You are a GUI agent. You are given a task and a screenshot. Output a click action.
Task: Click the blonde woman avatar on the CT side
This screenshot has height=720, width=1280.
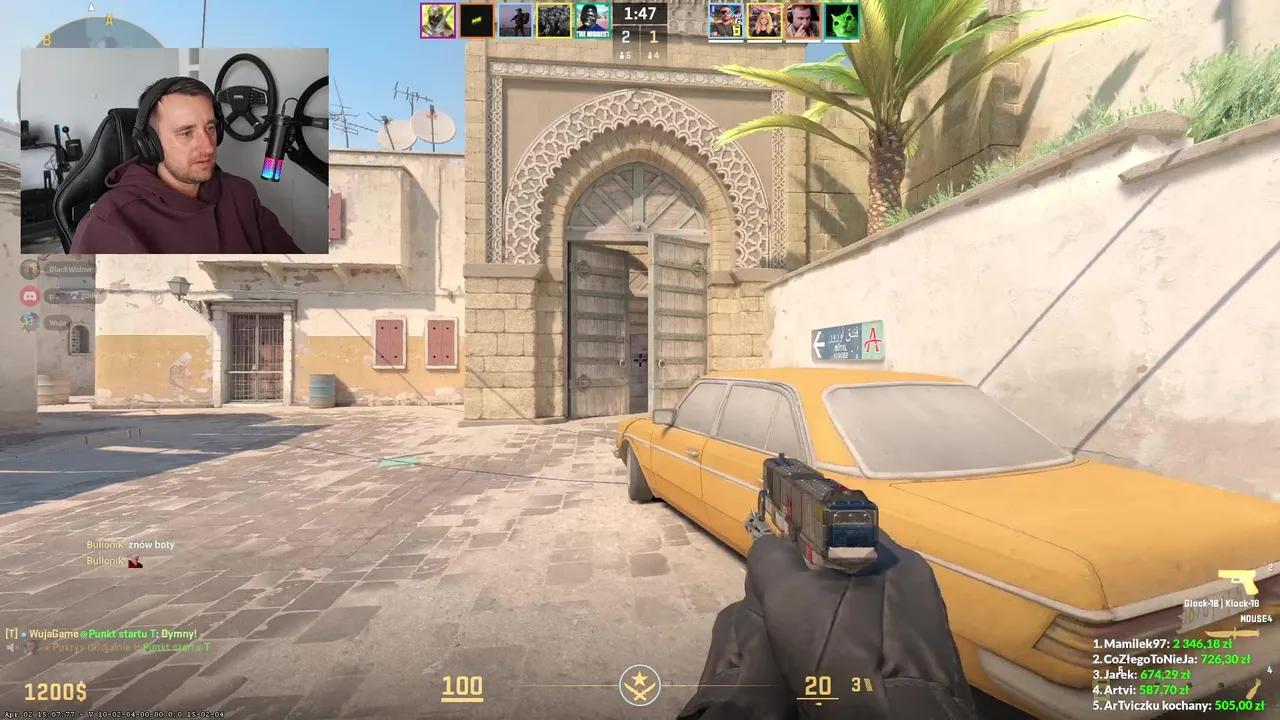[x=764, y=20]
